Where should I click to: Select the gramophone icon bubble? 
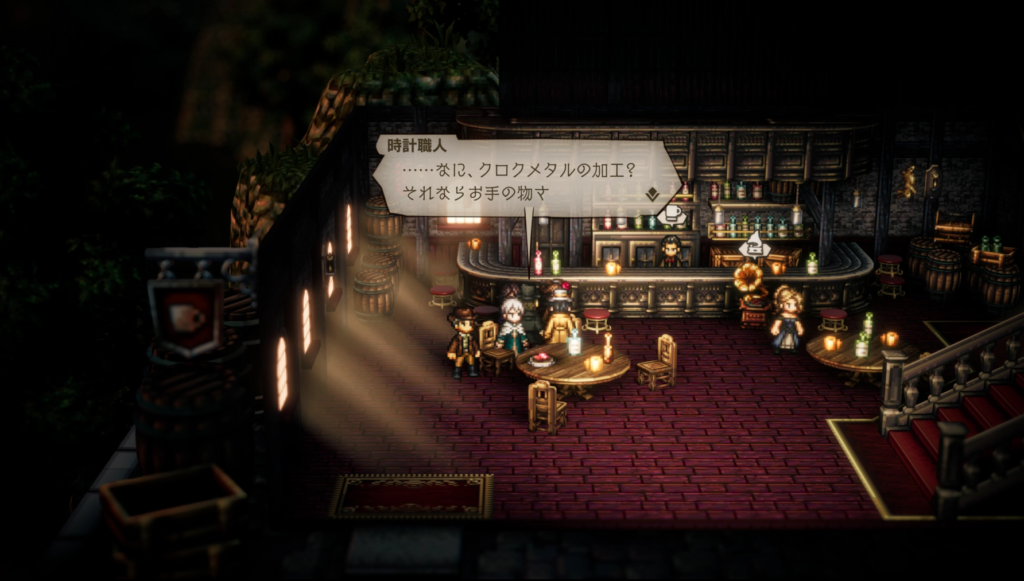[753, 246]
